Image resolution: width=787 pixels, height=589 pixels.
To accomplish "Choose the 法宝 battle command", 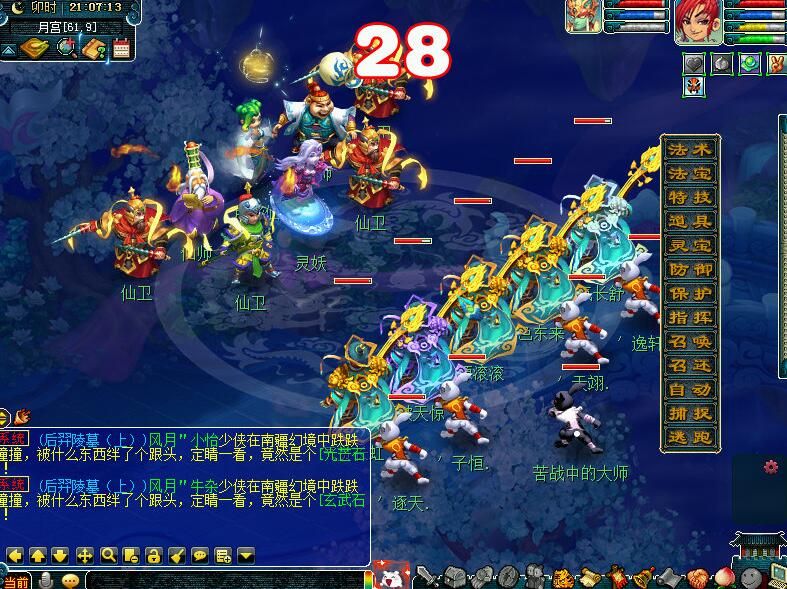I will 691,174.
